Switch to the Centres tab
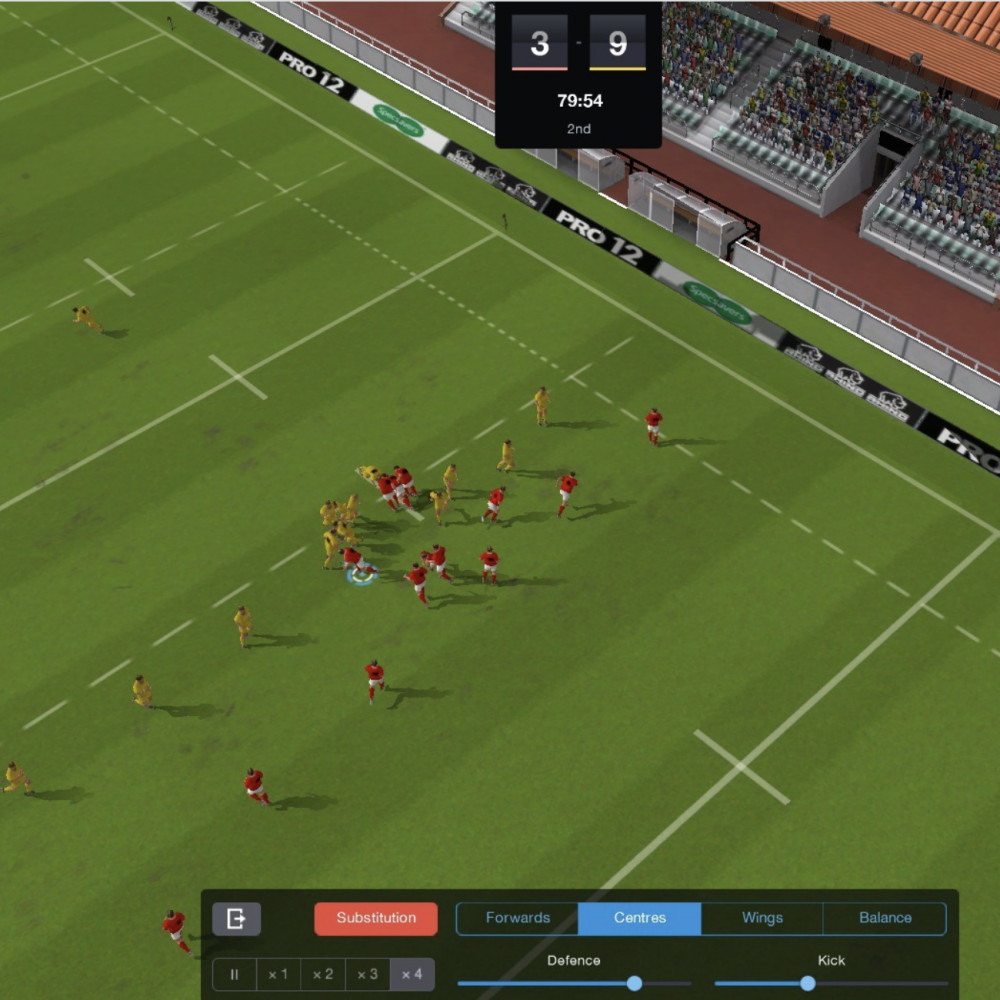Screen dimensions: 1000x1000 coord(640,918)
